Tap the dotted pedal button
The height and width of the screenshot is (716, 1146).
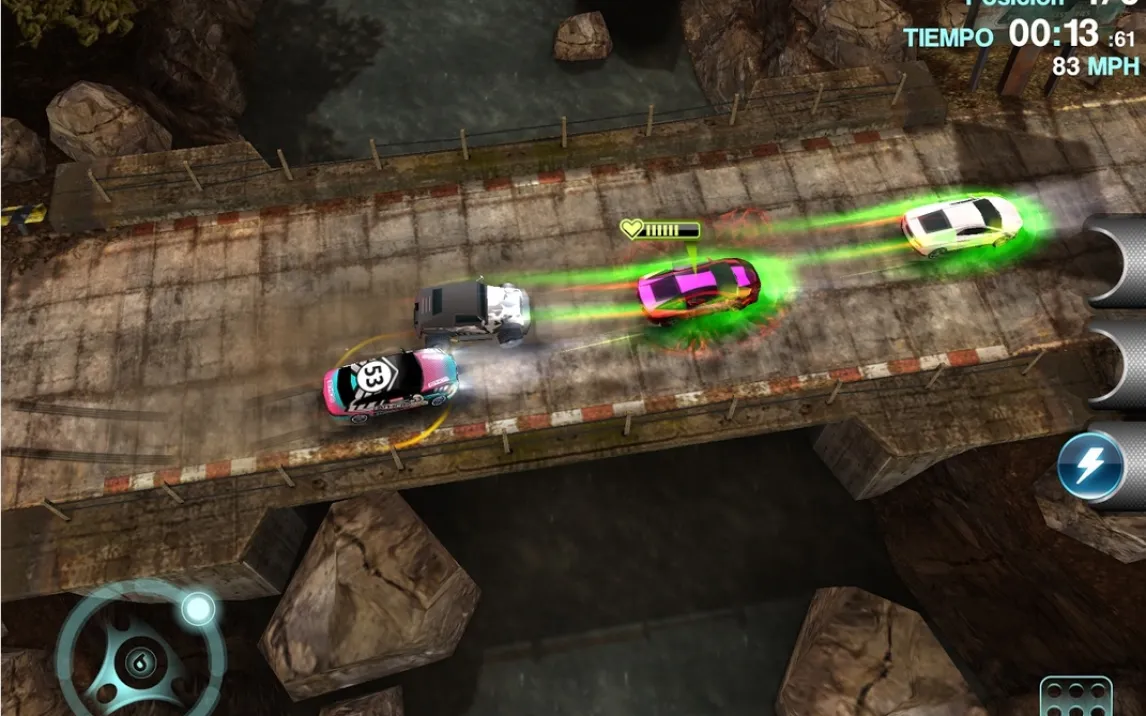point(1075,697)
